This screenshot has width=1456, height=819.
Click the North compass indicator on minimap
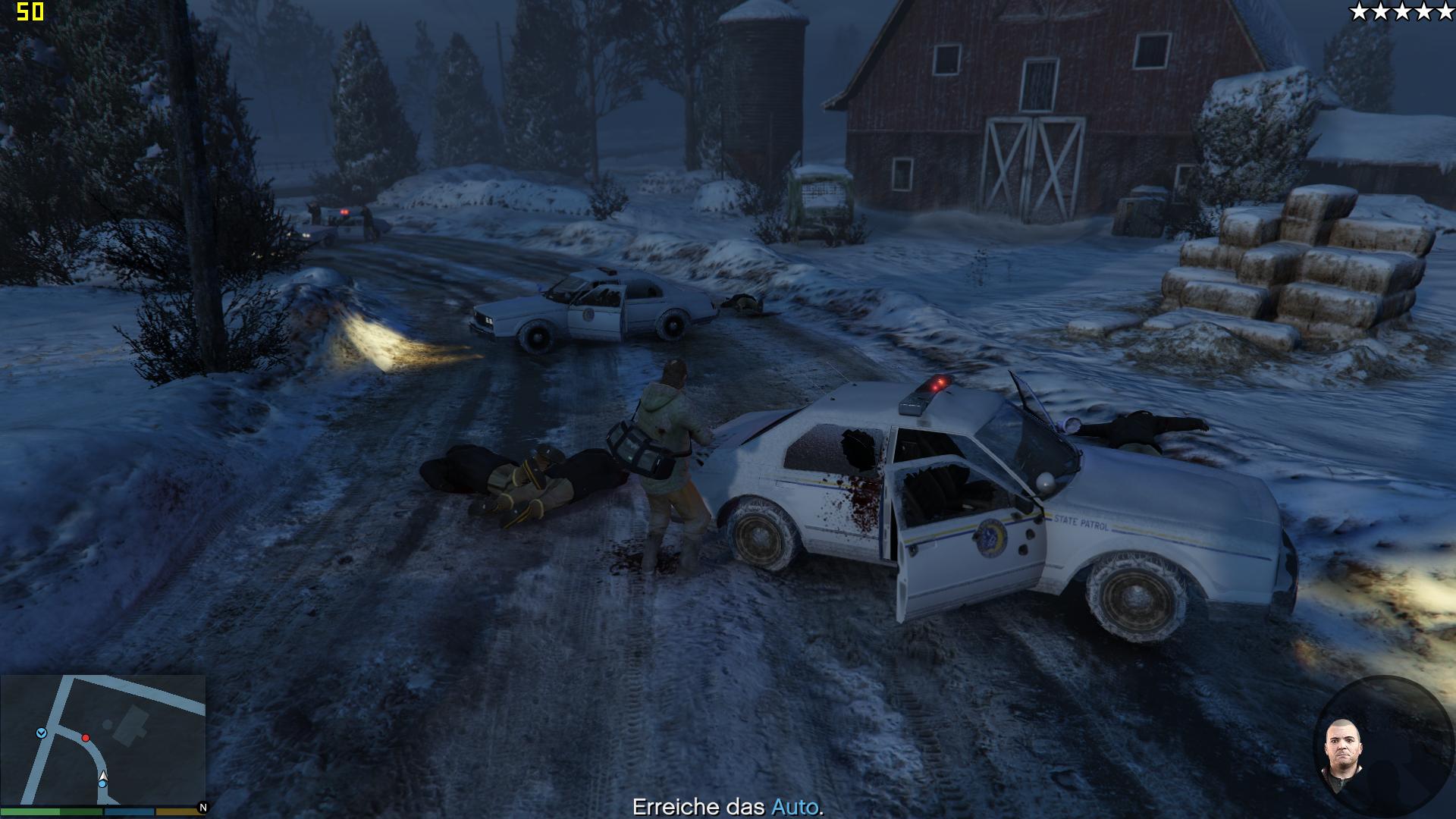[202, 808]
